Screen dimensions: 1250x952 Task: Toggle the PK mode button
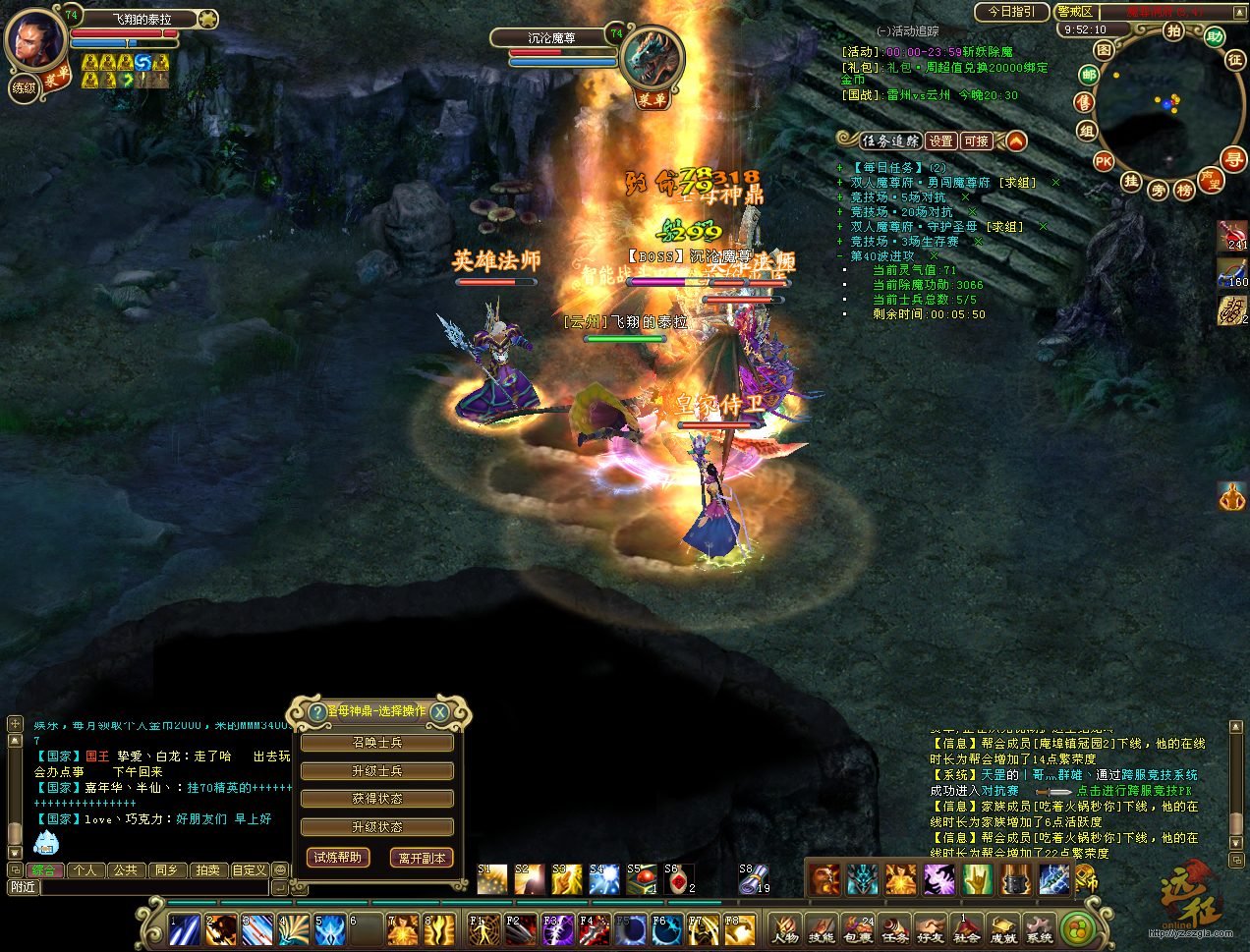pyautogui.click(x=1104, y=161)
